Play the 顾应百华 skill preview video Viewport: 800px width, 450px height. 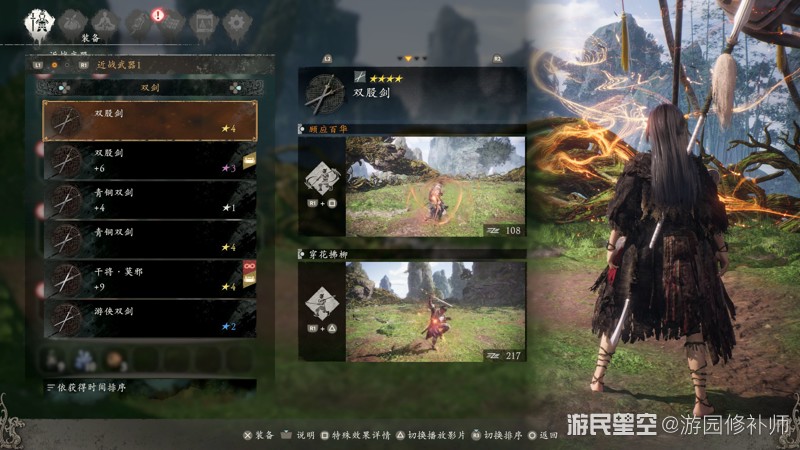(x=435, y=187)
